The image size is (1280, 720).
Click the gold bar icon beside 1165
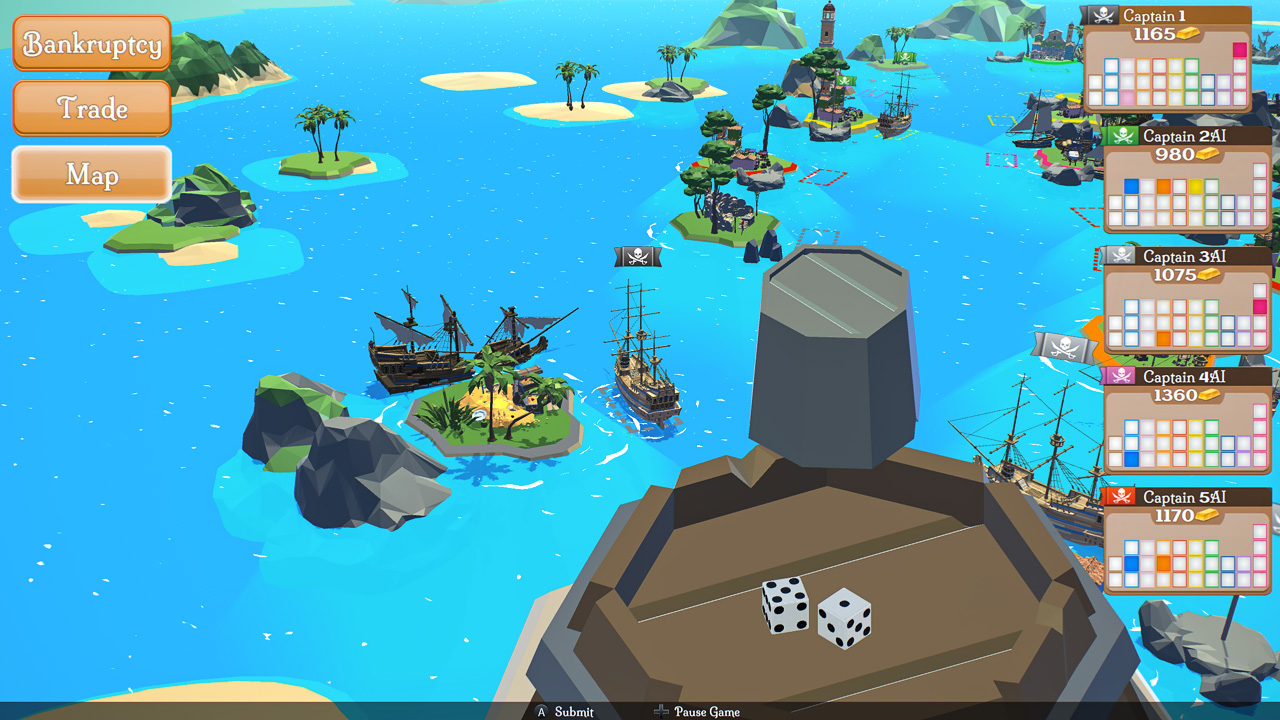coord(1188,32)
